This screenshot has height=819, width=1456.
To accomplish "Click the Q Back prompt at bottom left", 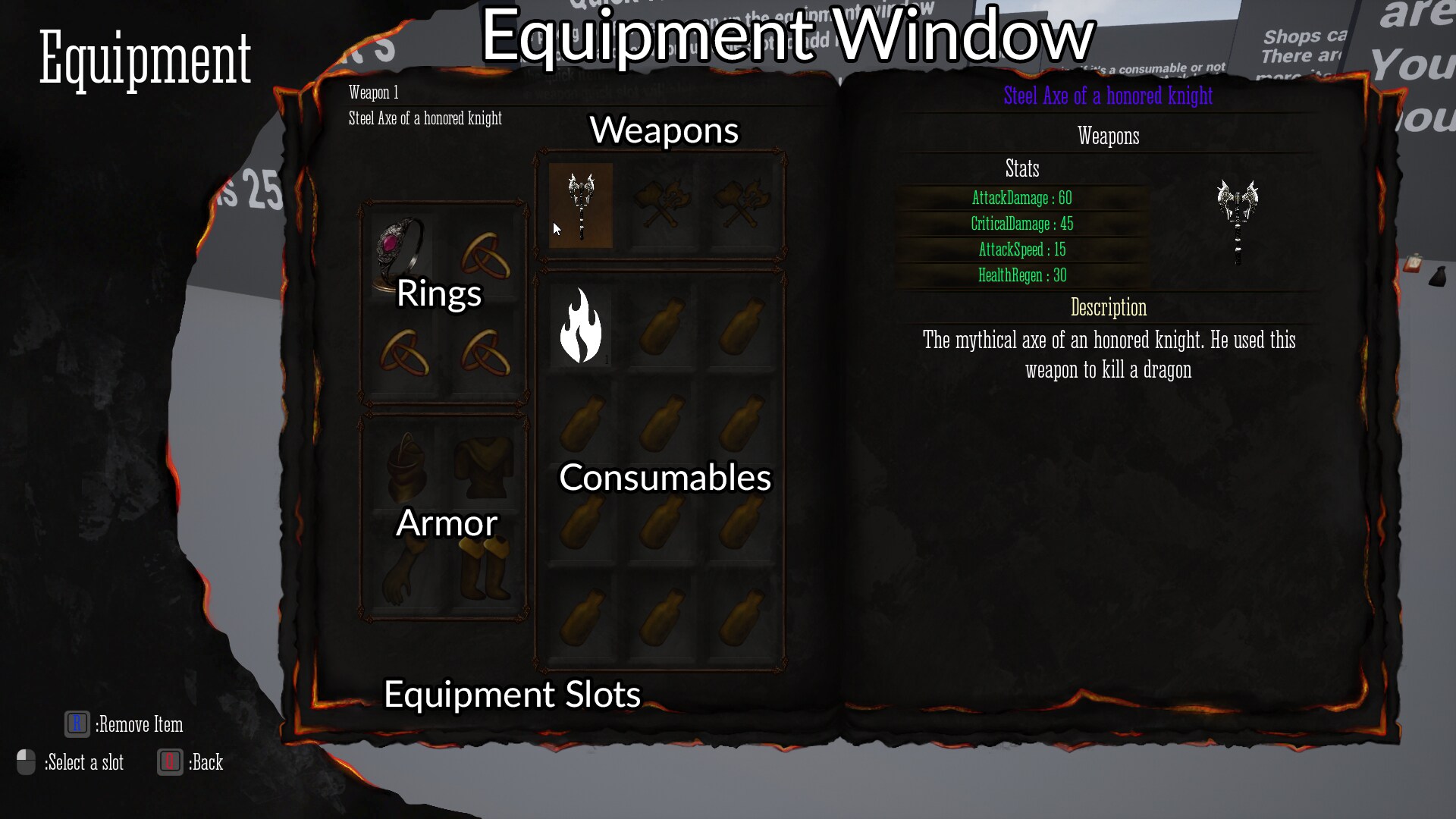I will point(190,762).
